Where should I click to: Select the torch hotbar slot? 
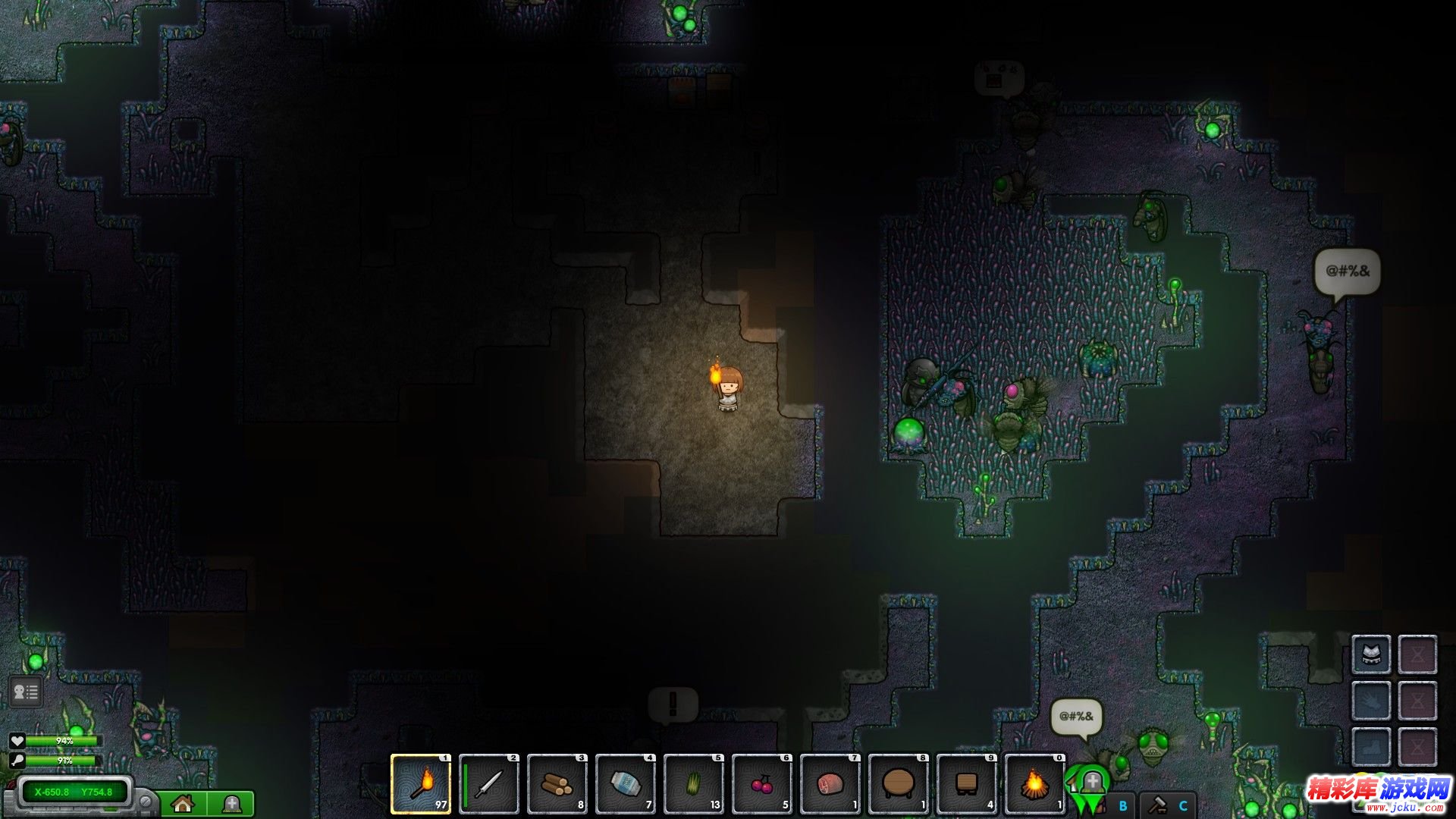(x=421, y=784)
